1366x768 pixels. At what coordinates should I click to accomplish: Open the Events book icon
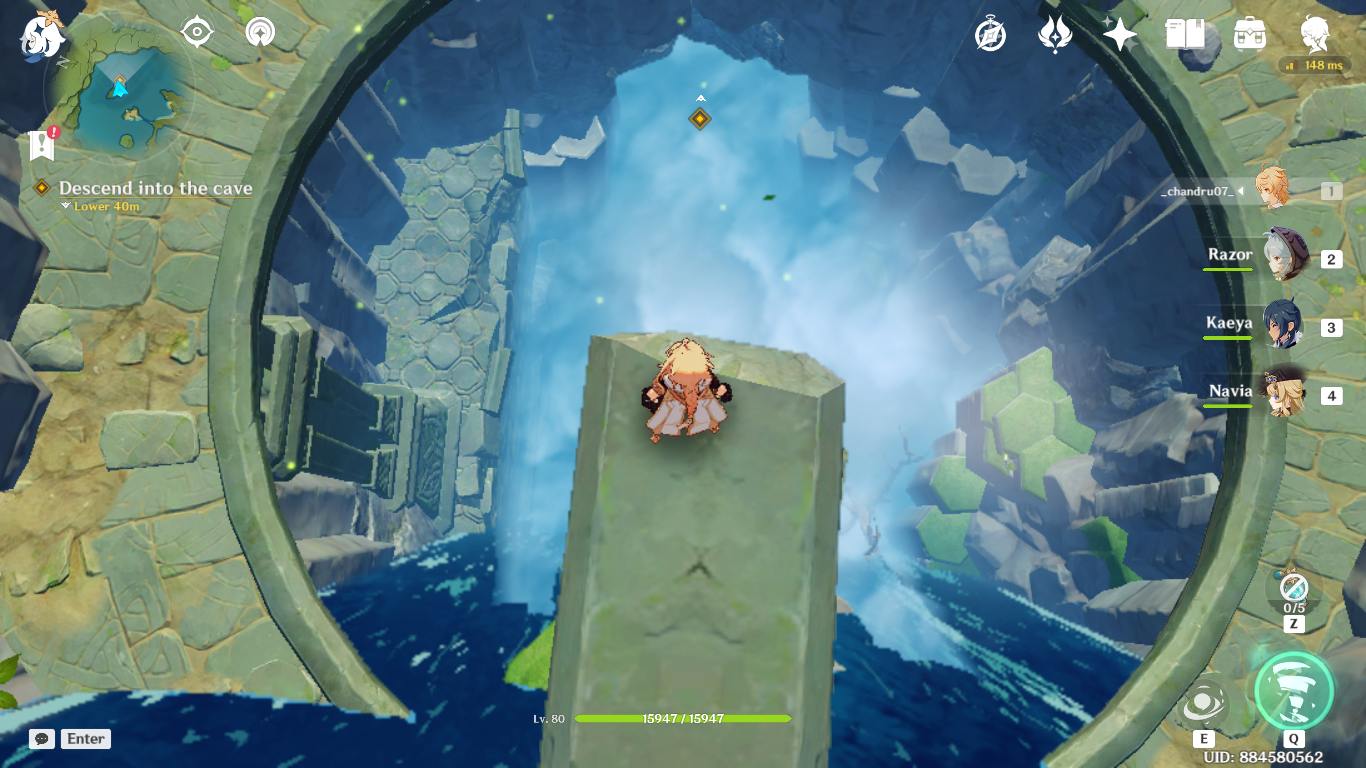(x=1185, y=35)
